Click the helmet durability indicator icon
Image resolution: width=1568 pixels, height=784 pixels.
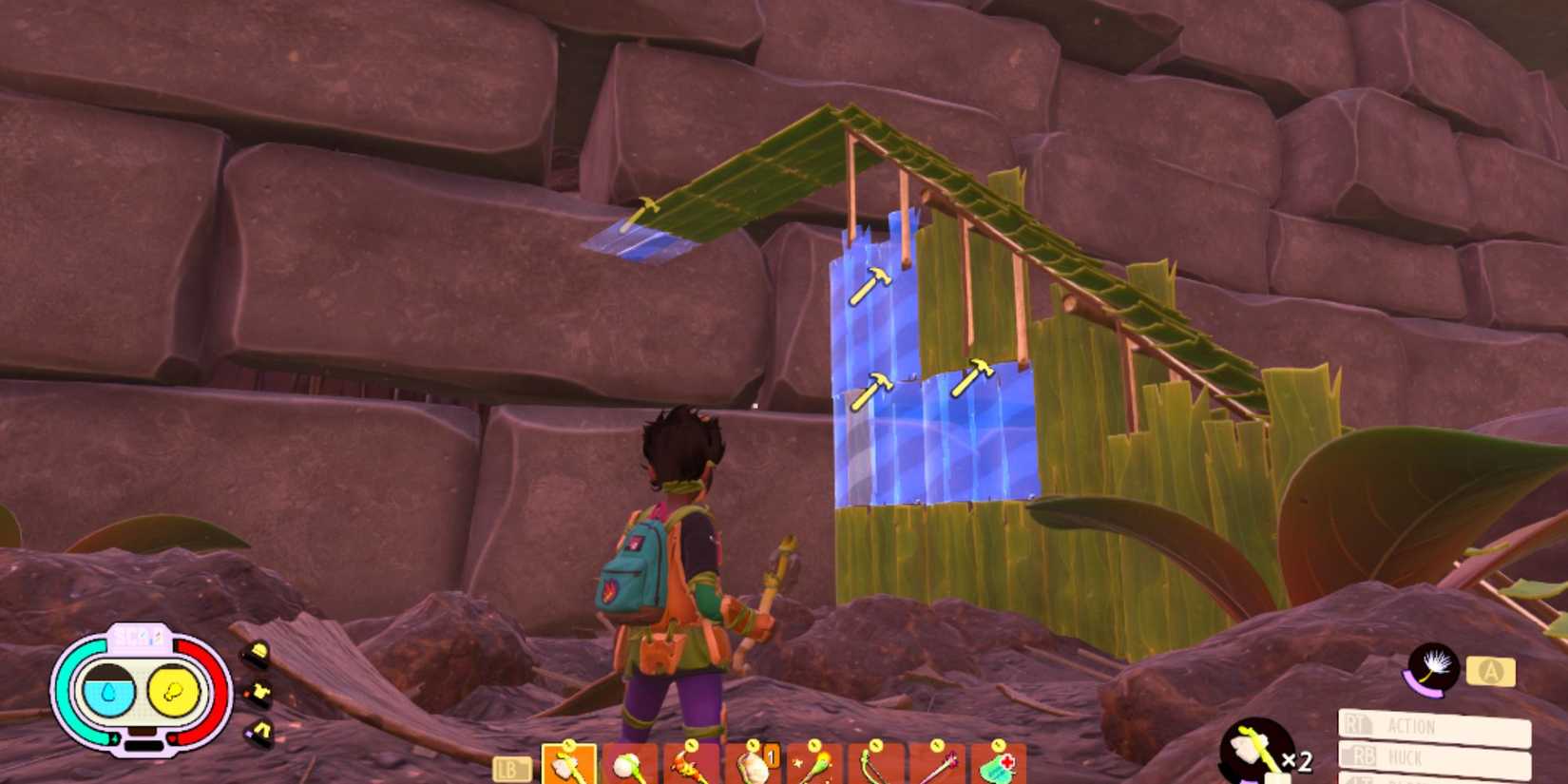(x=259, y=648)
